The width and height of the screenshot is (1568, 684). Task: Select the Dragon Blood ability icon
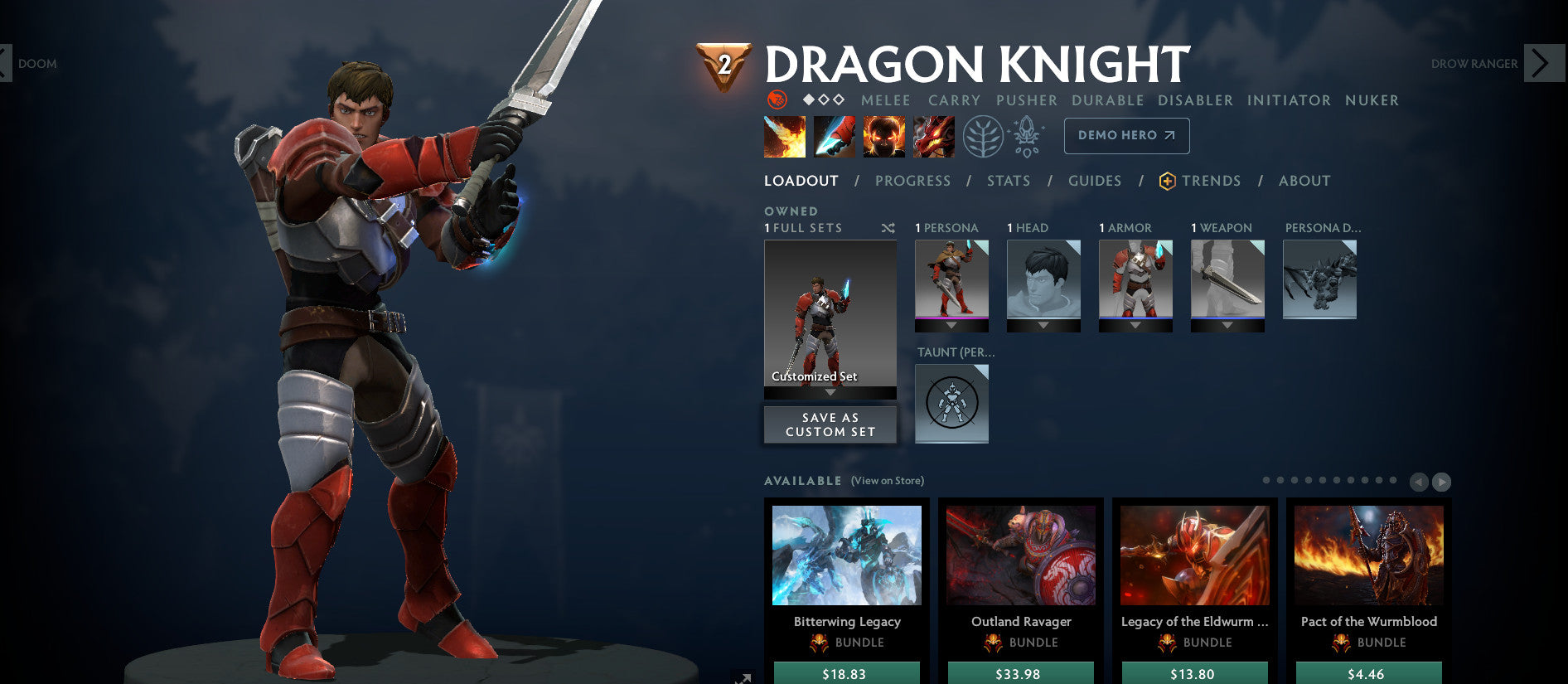tap(883, 137)
